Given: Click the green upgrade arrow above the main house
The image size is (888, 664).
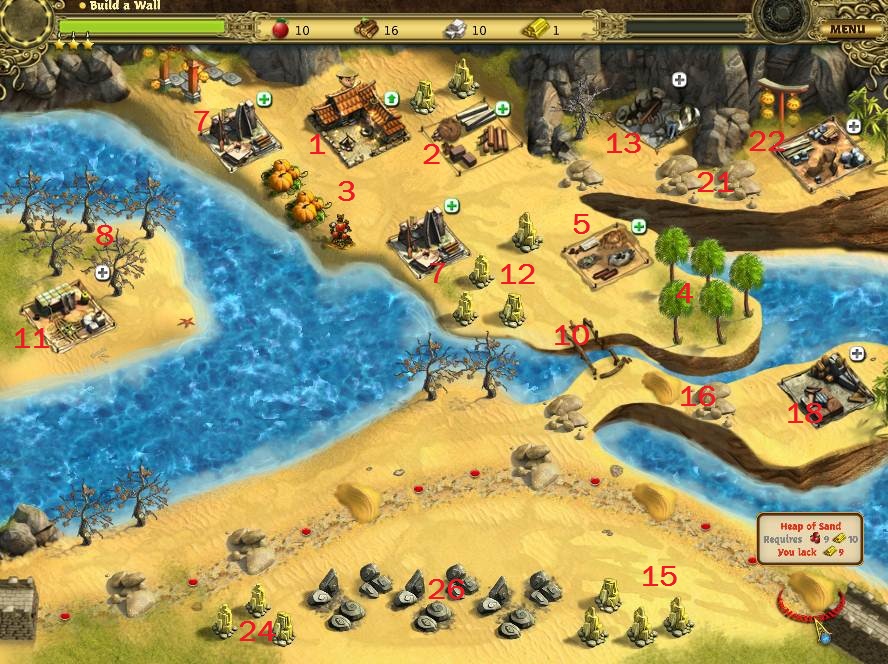Looking at the screenshot, I should (x=392, y=99).
